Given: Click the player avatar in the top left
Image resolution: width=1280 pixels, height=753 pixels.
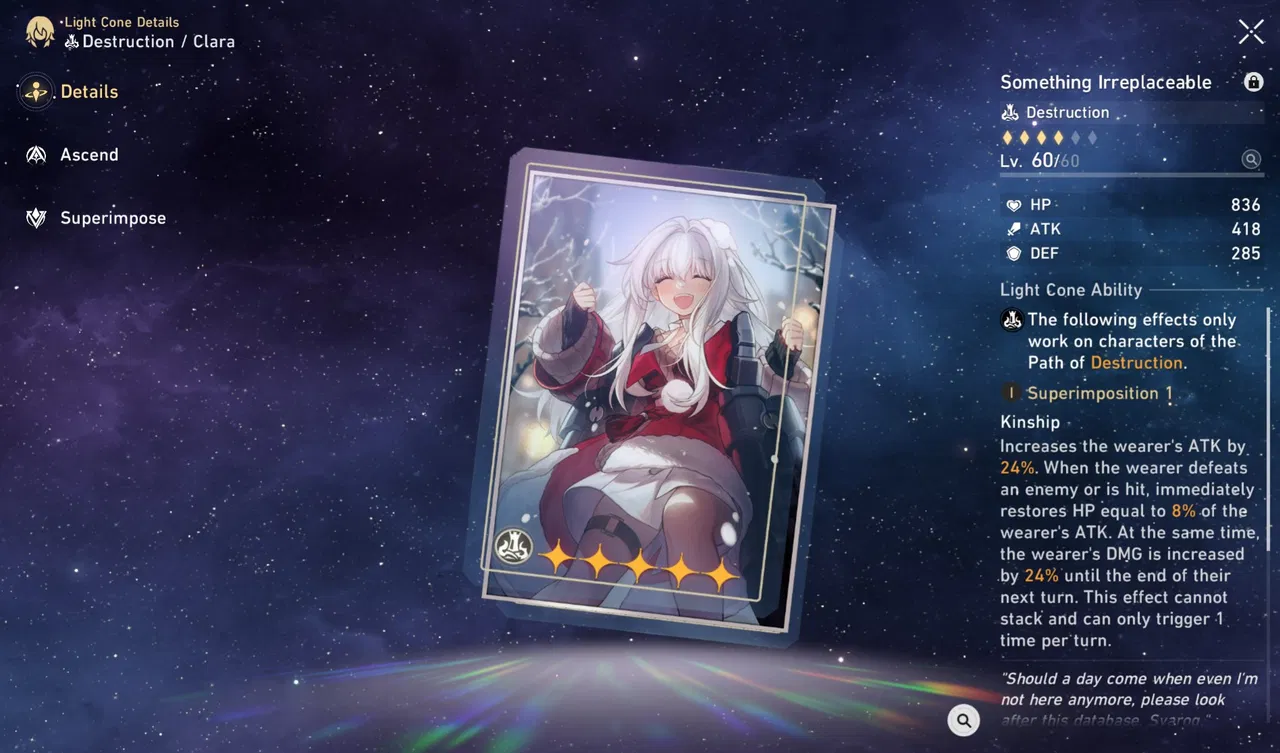Looking at the screenshot, I should click(39, 31).
